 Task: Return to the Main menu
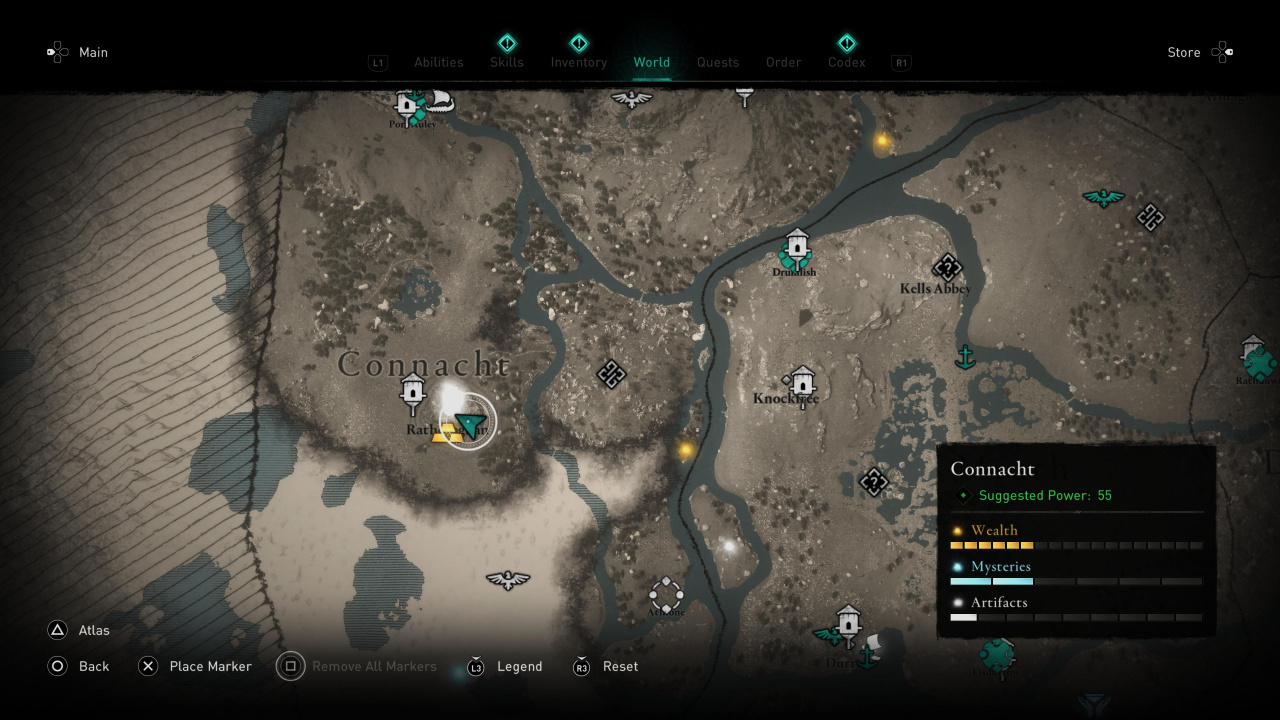93,52
